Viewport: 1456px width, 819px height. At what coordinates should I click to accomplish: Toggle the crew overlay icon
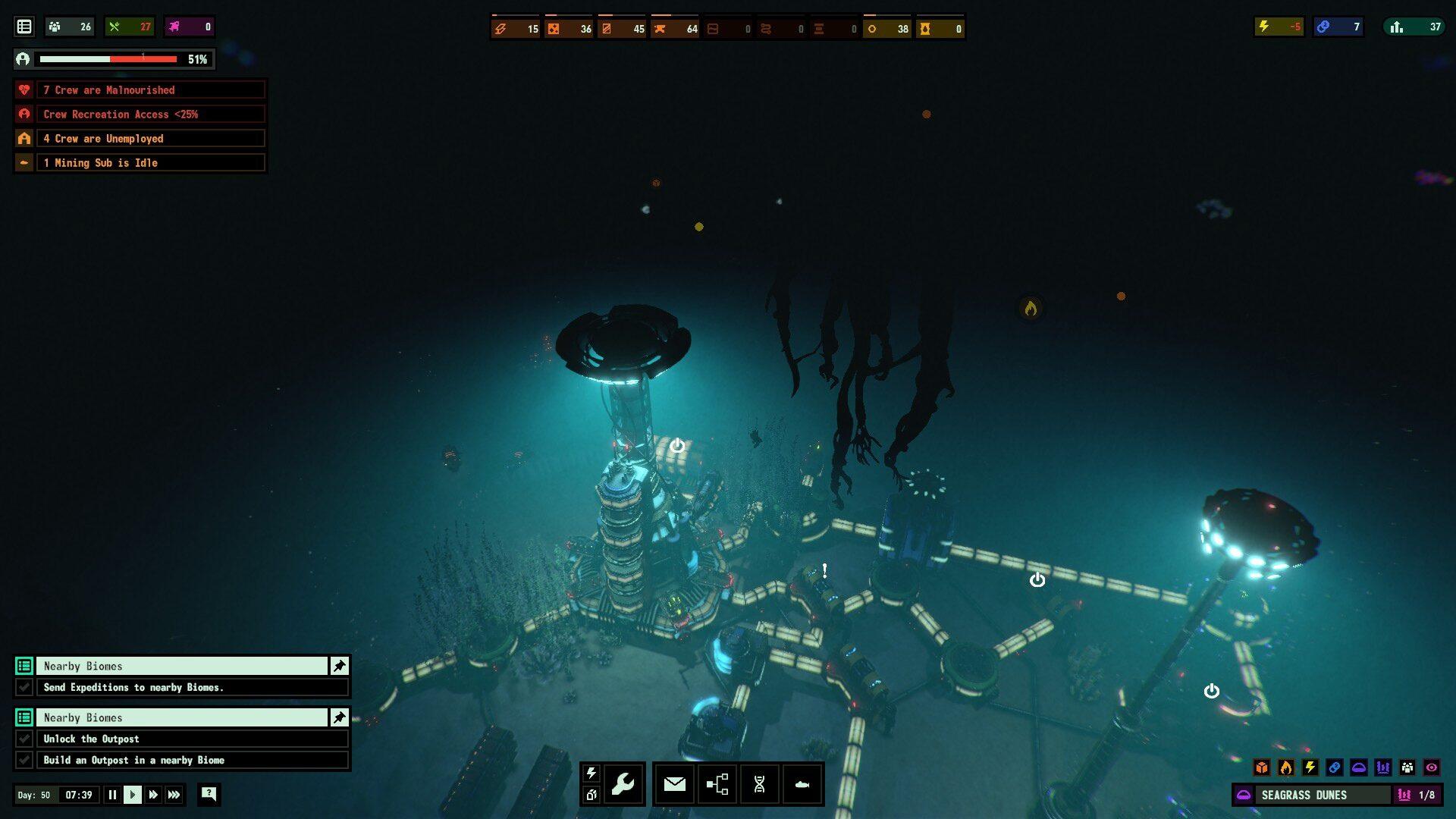[x=1407, y=767]
